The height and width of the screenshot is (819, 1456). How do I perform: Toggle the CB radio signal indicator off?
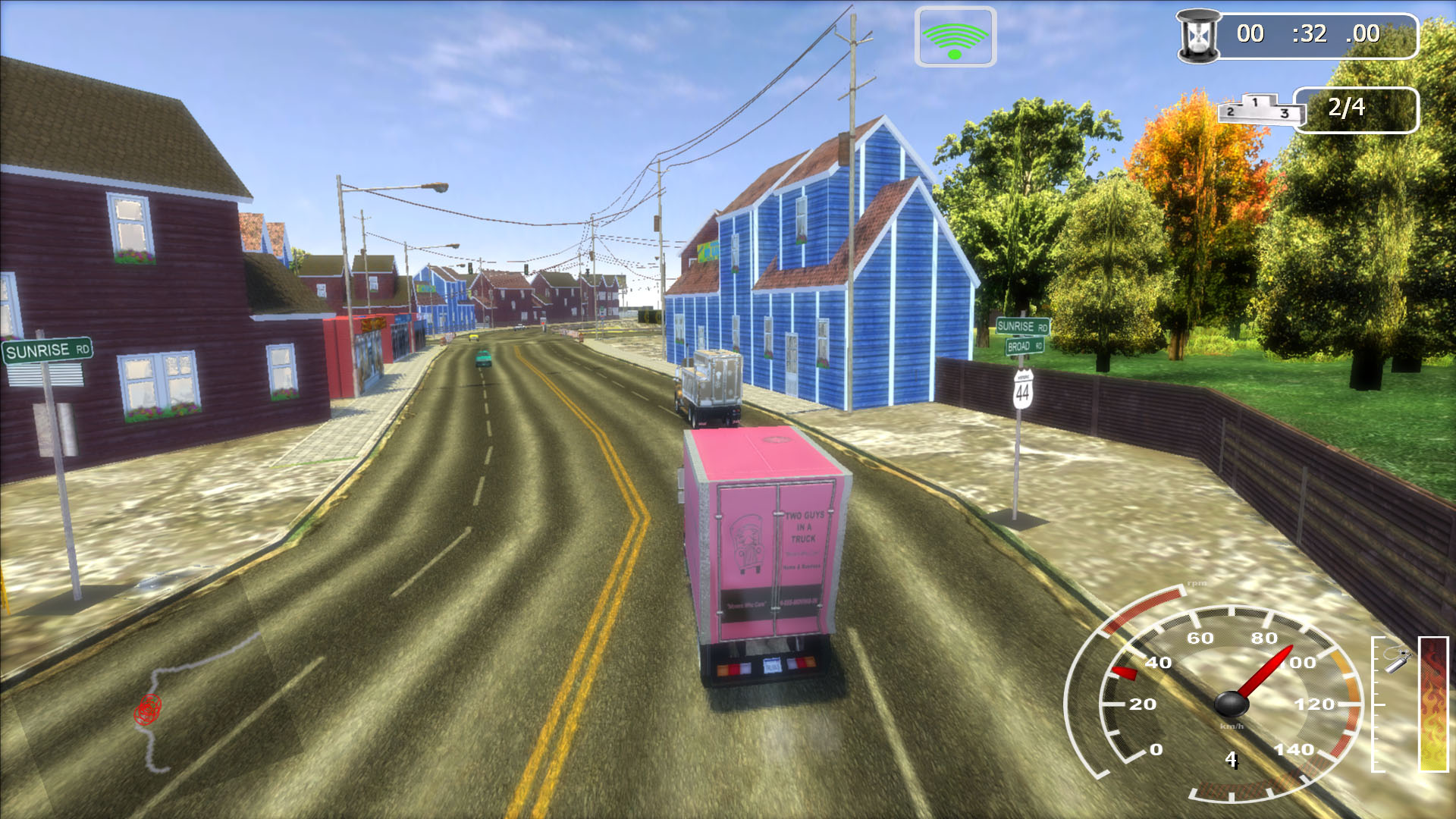955,36
